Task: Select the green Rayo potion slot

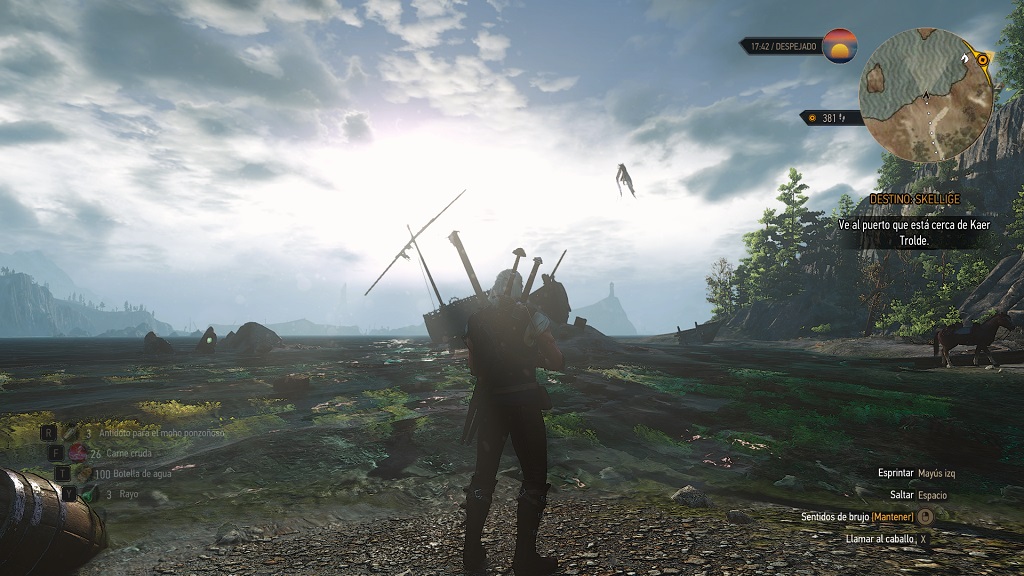Action: pyautogui.click(x=91, y=493)
